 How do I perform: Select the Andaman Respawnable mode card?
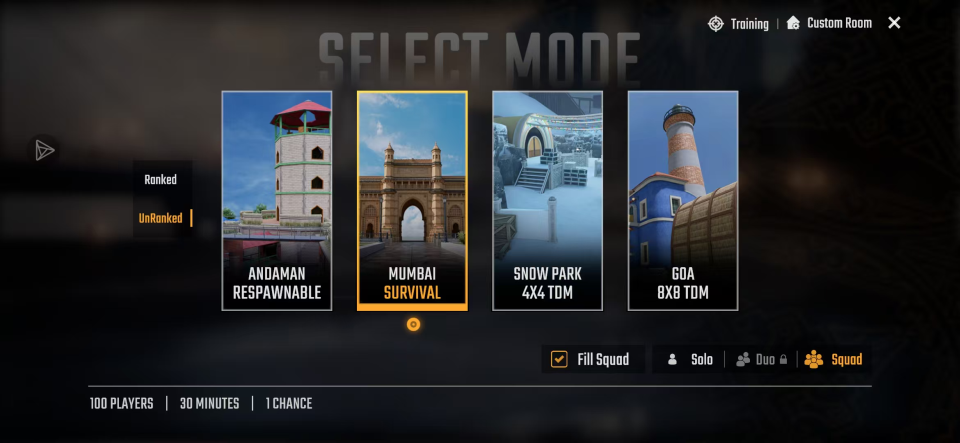click(276, 200)
